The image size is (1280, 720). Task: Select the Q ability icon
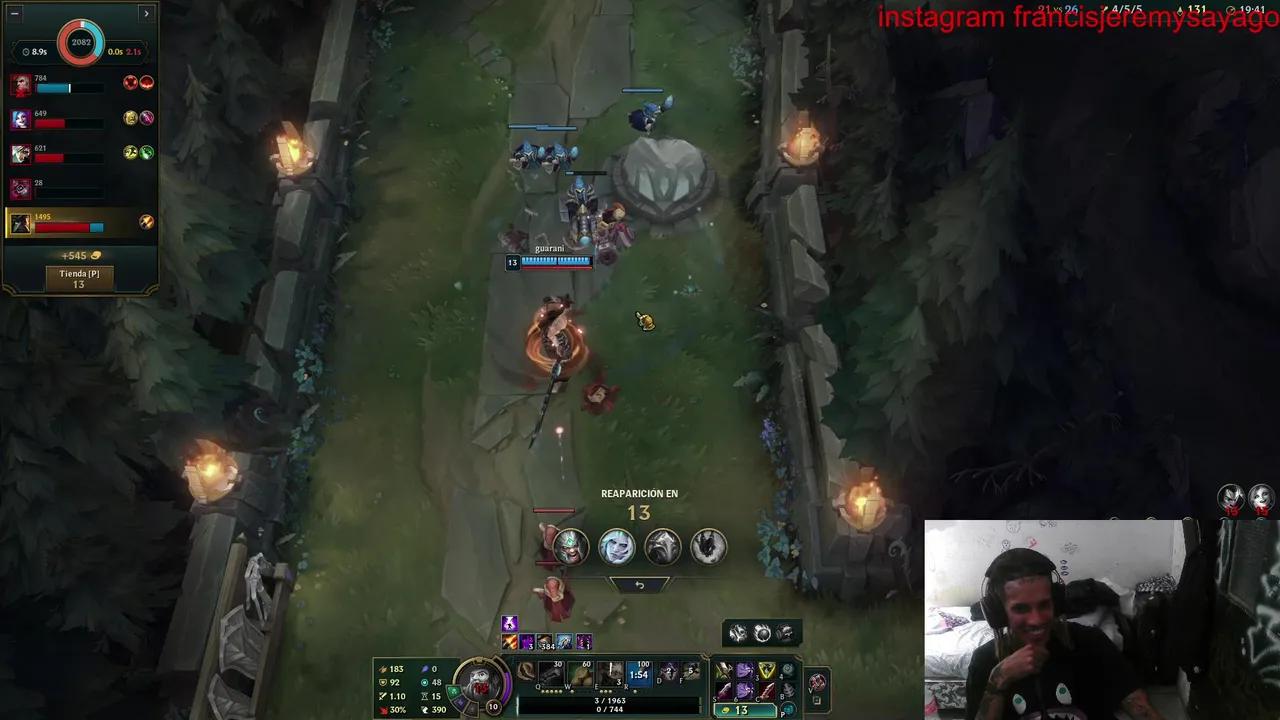click(x=549, y=672)
